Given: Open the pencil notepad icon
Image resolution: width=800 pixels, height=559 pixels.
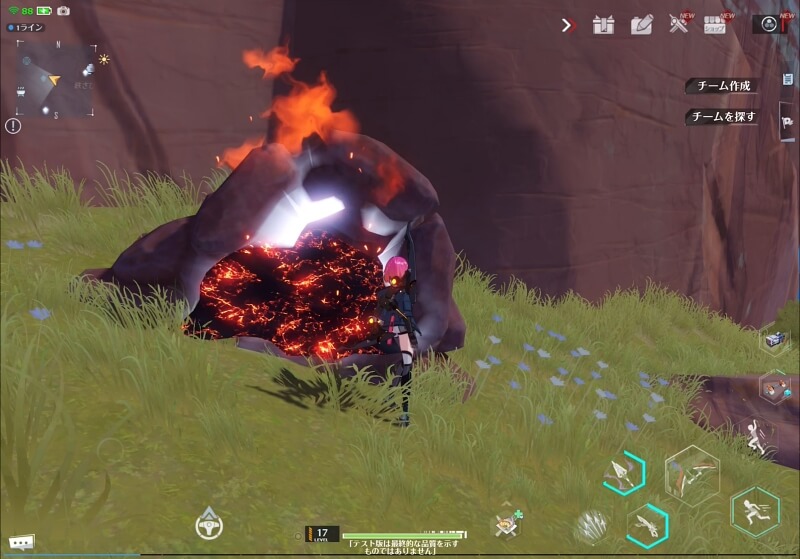Looking at the screenshot, I should click(x=641, y=25).
